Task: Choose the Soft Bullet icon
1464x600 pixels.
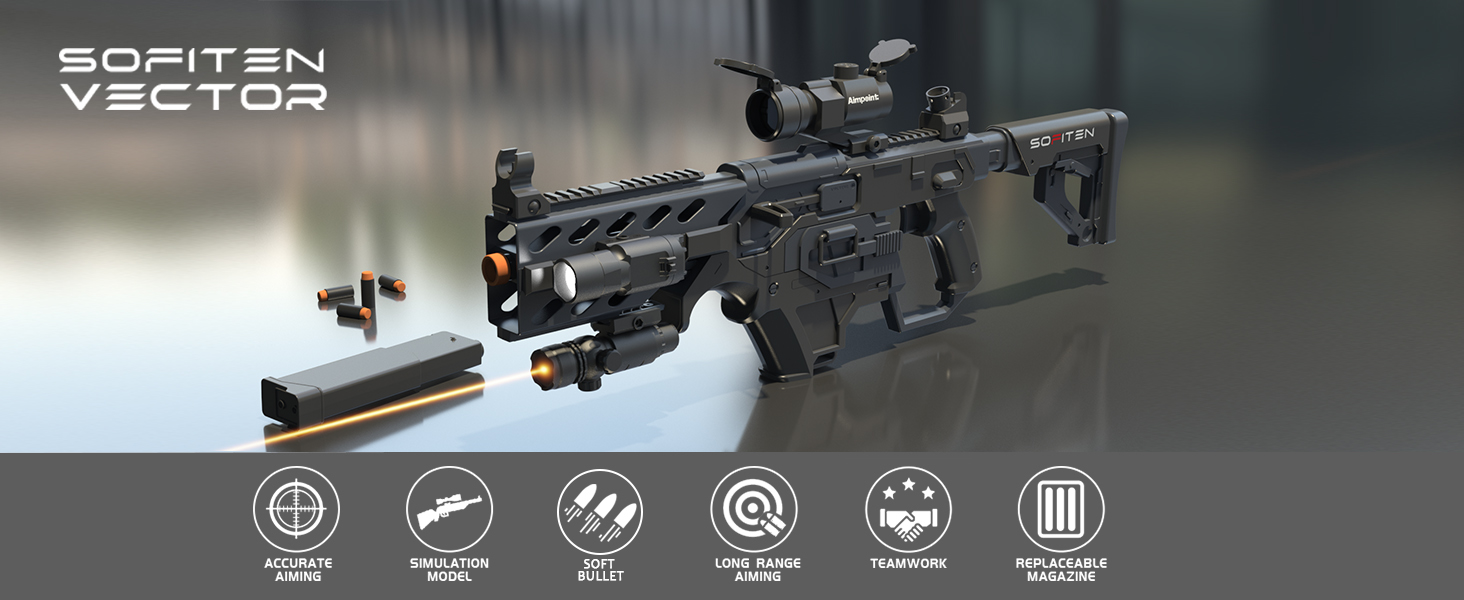Action: 600,511
